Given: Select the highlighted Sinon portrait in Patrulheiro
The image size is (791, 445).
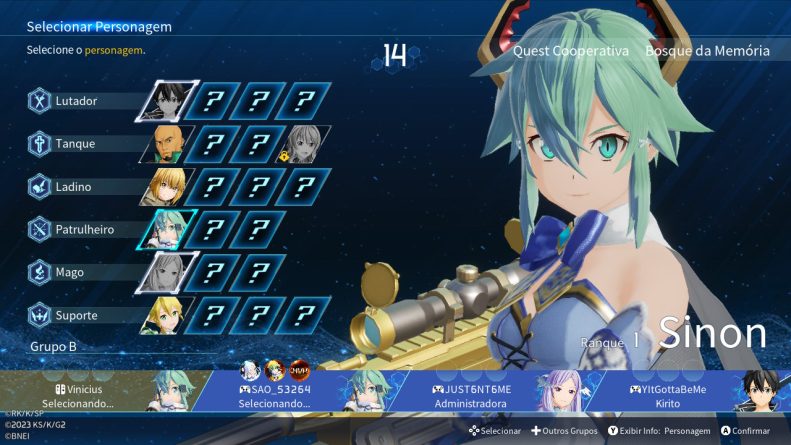Looking at the screenshot, I should [166, 230].
